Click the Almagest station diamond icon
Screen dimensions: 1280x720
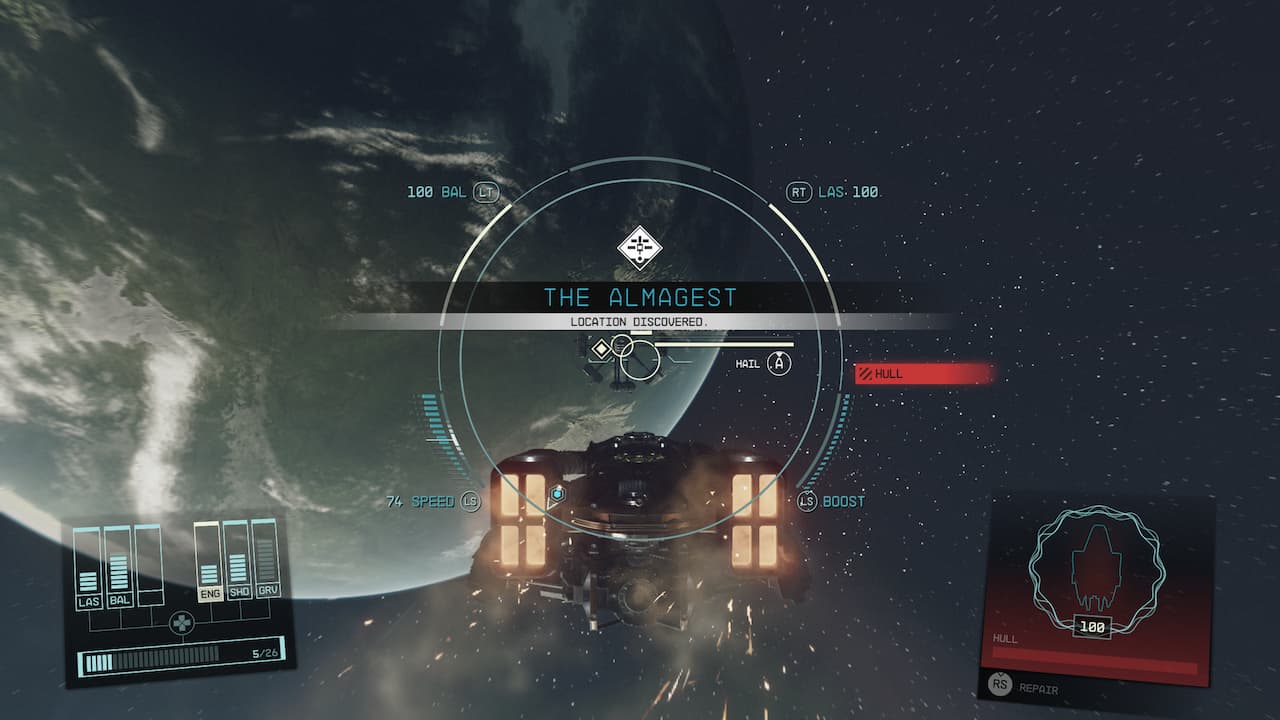click(x=639, y=246)
